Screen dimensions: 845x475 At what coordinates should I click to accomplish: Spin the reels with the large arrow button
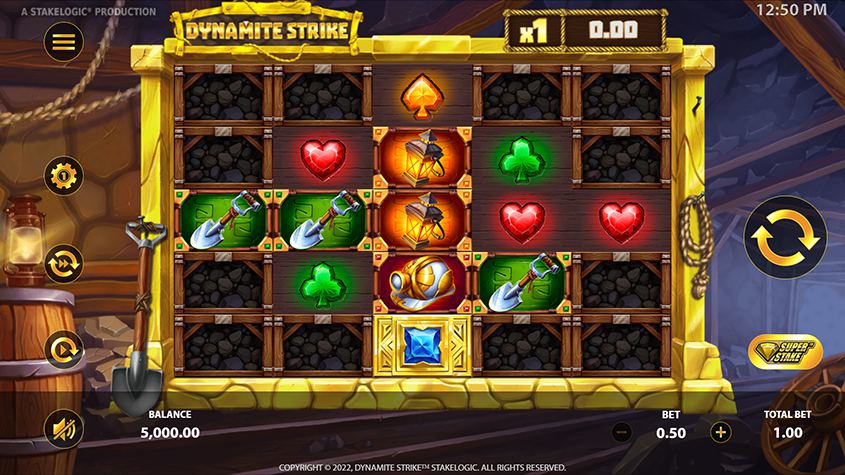[x=783, y=237]
